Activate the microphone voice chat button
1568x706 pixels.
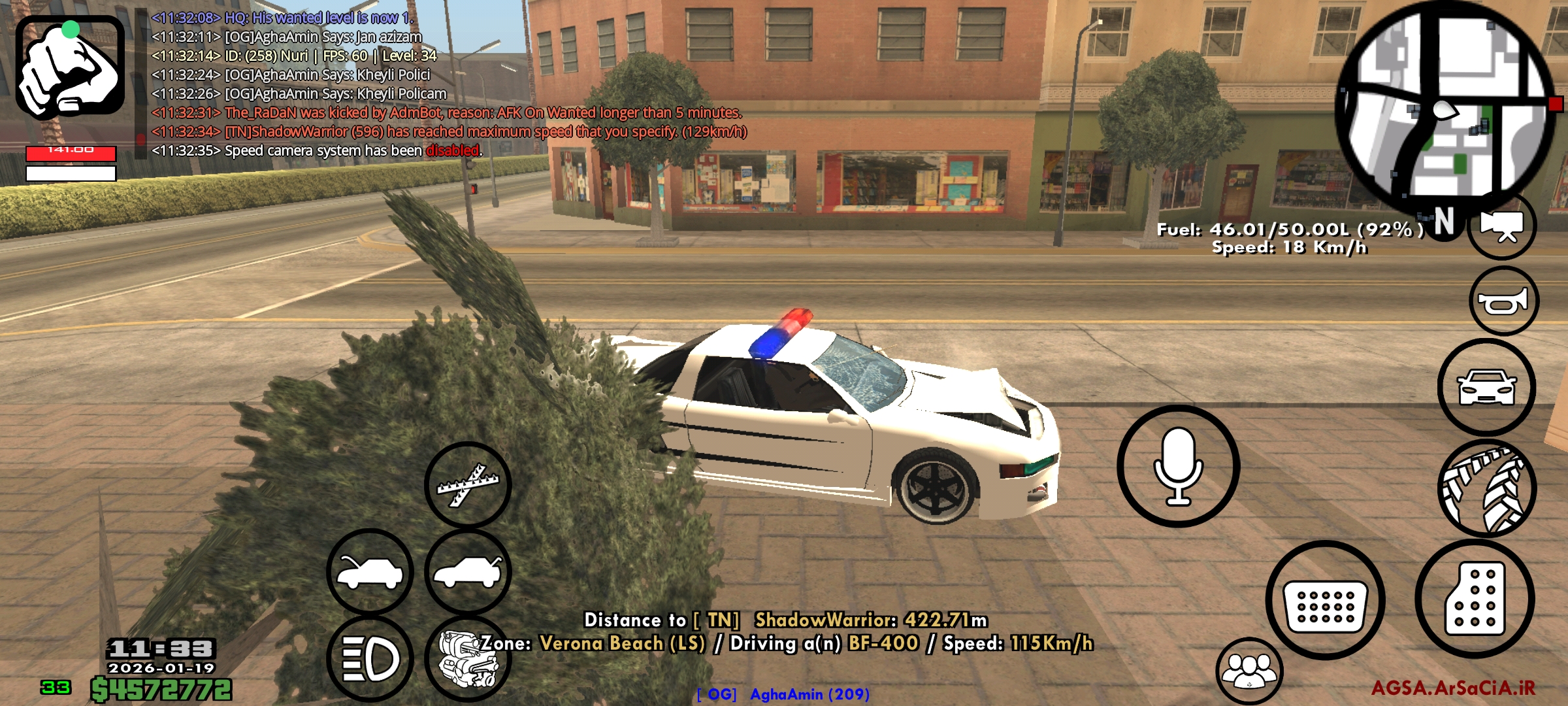coord(1178,466)
